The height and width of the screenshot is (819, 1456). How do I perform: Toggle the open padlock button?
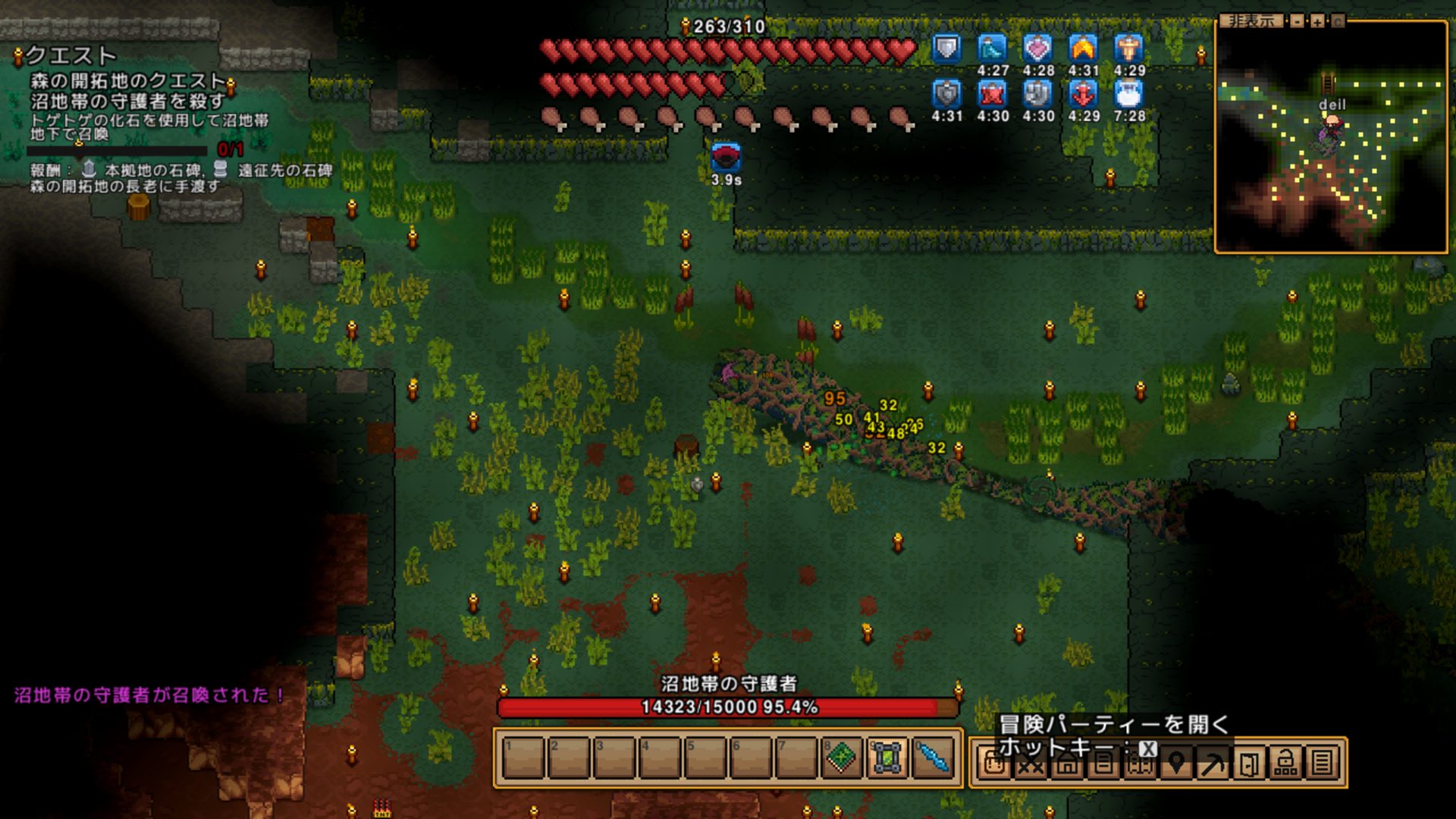click(1285, 763)
